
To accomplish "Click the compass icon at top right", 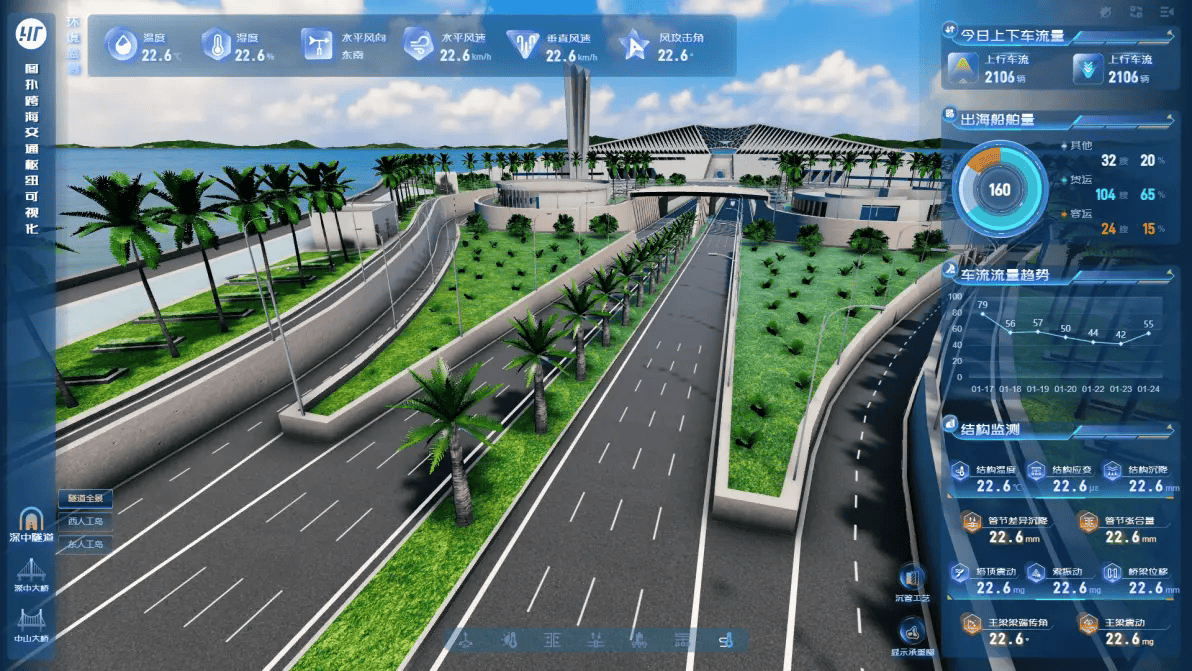I will (1105, 12).
